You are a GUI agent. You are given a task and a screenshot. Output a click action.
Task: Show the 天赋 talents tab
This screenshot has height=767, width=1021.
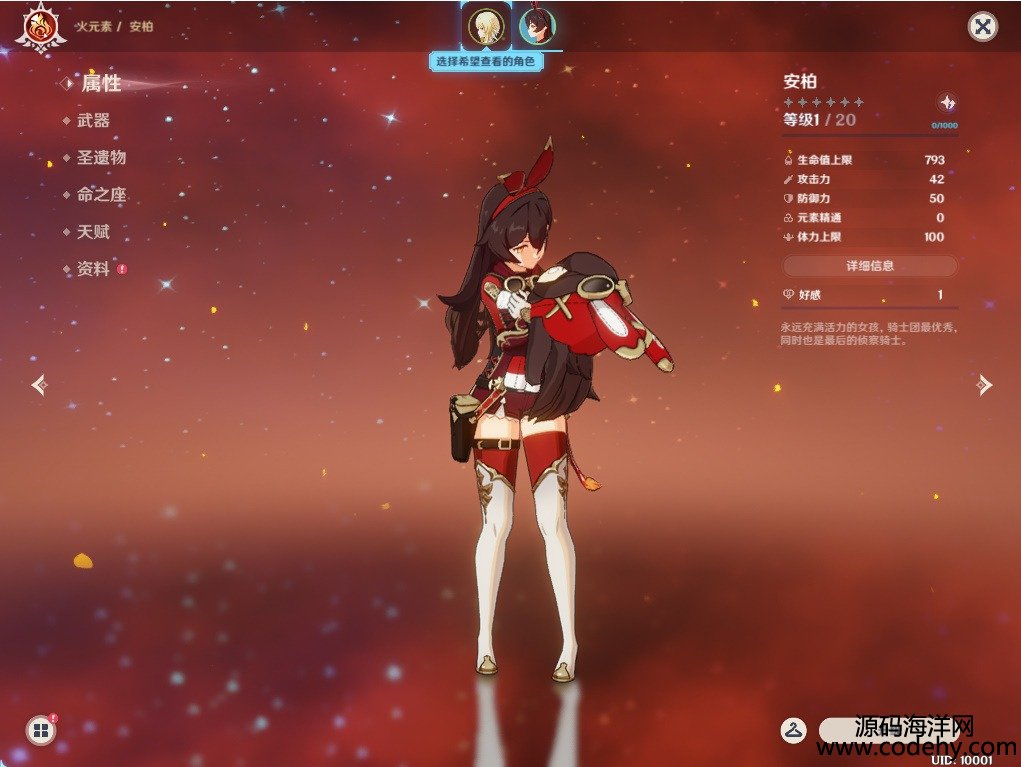(93, 232)
